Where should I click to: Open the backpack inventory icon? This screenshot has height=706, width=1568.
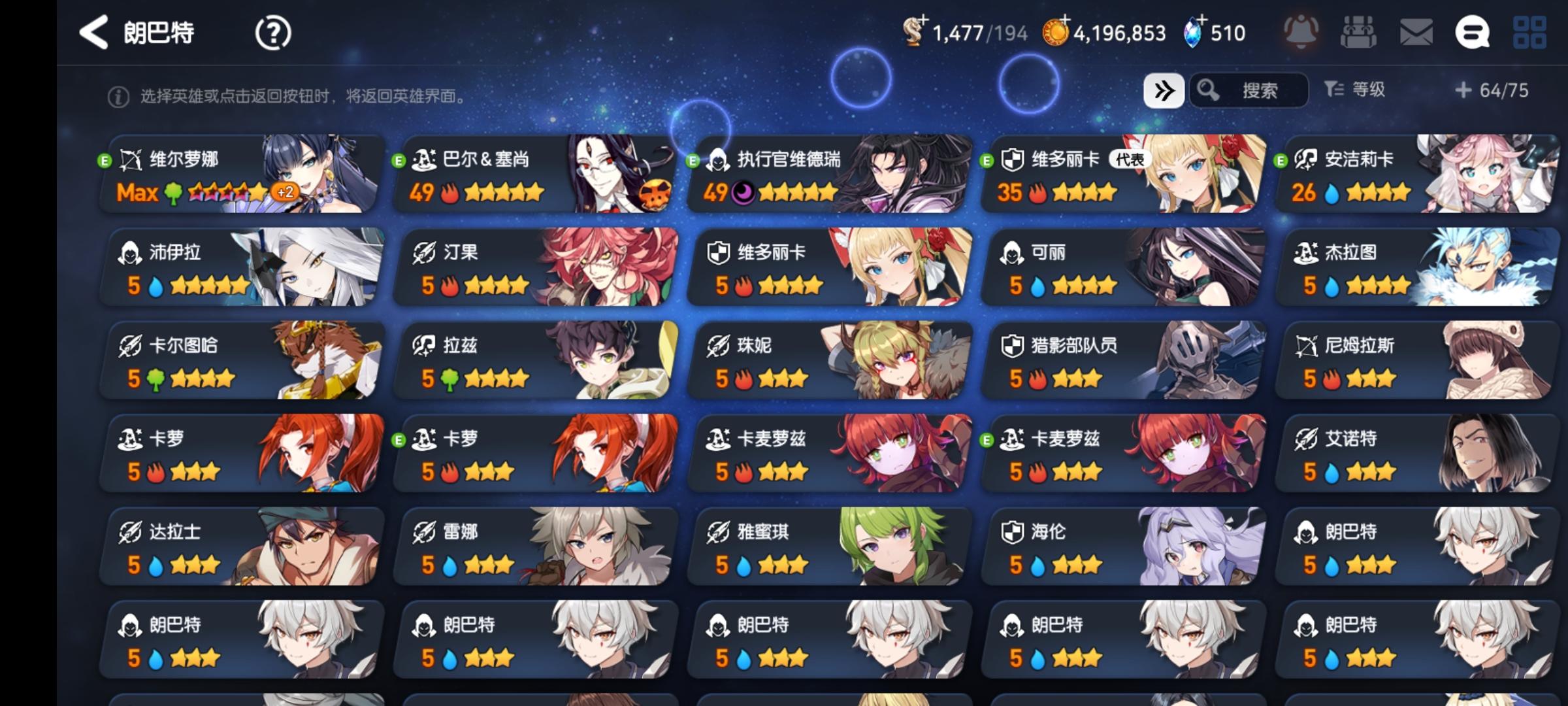click(x=1358, y=31)
